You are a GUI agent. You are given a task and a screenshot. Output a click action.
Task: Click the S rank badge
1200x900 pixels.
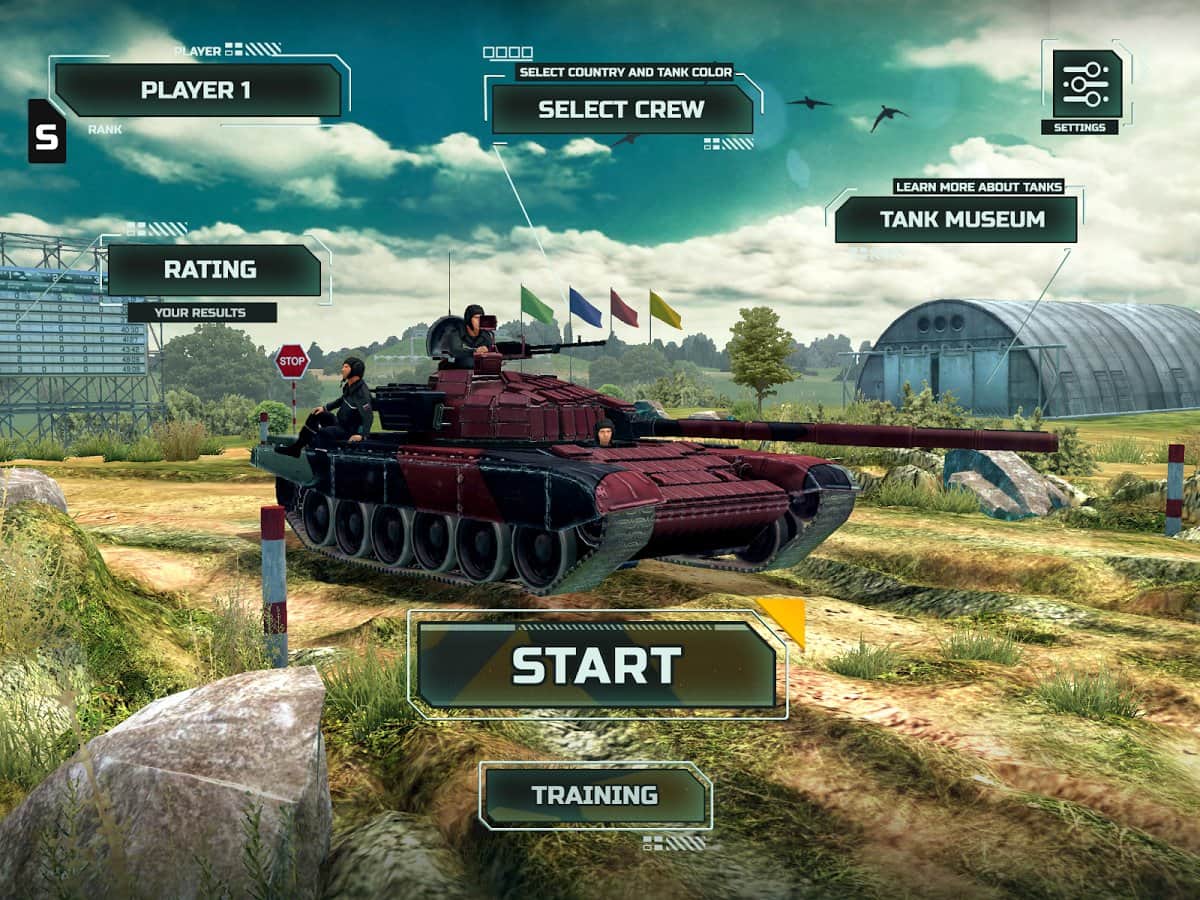pos(47,133)
